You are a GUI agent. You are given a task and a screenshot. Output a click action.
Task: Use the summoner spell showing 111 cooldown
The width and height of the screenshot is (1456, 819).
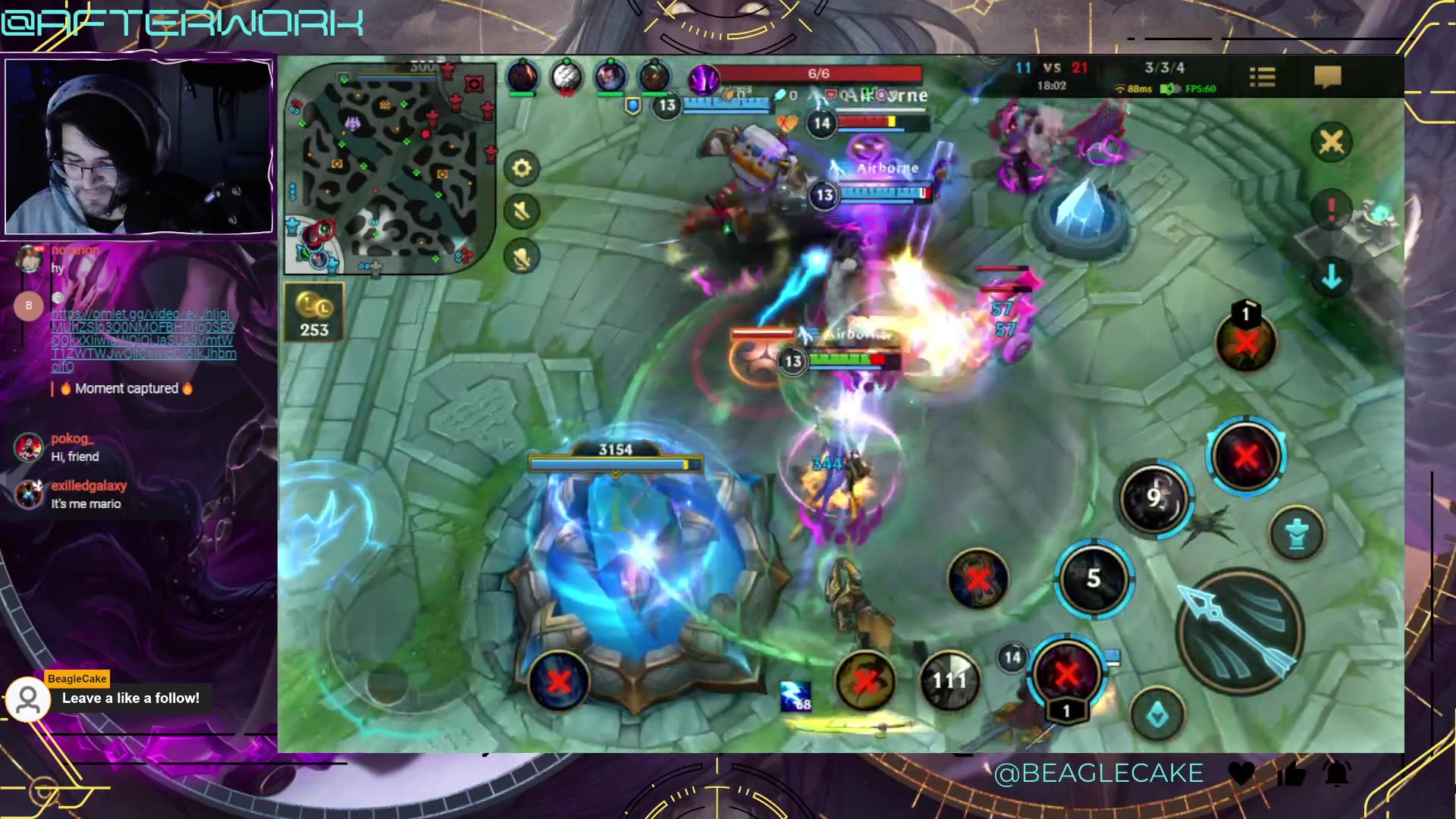click(949, 680)
